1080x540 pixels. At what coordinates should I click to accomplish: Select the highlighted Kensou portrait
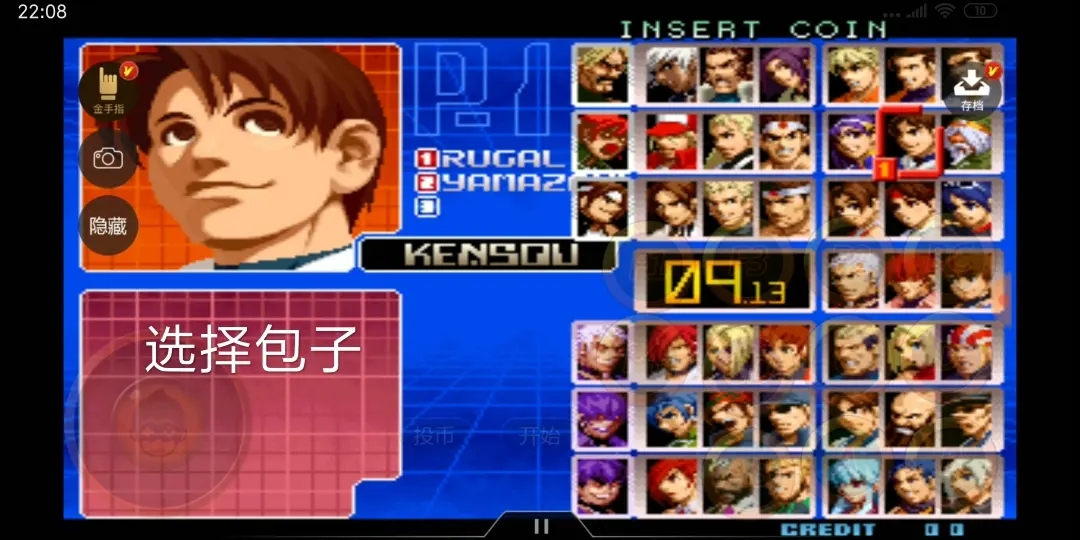909,141
